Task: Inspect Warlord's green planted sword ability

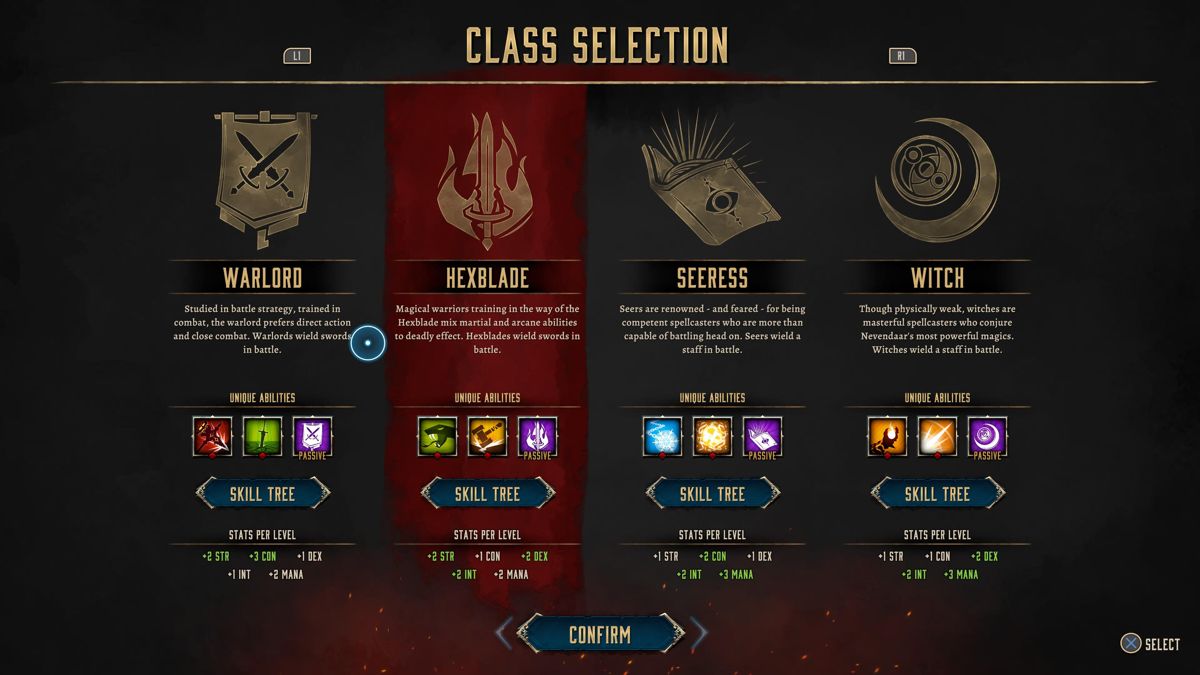Action: pyautogui.click(x=262, y=436)
